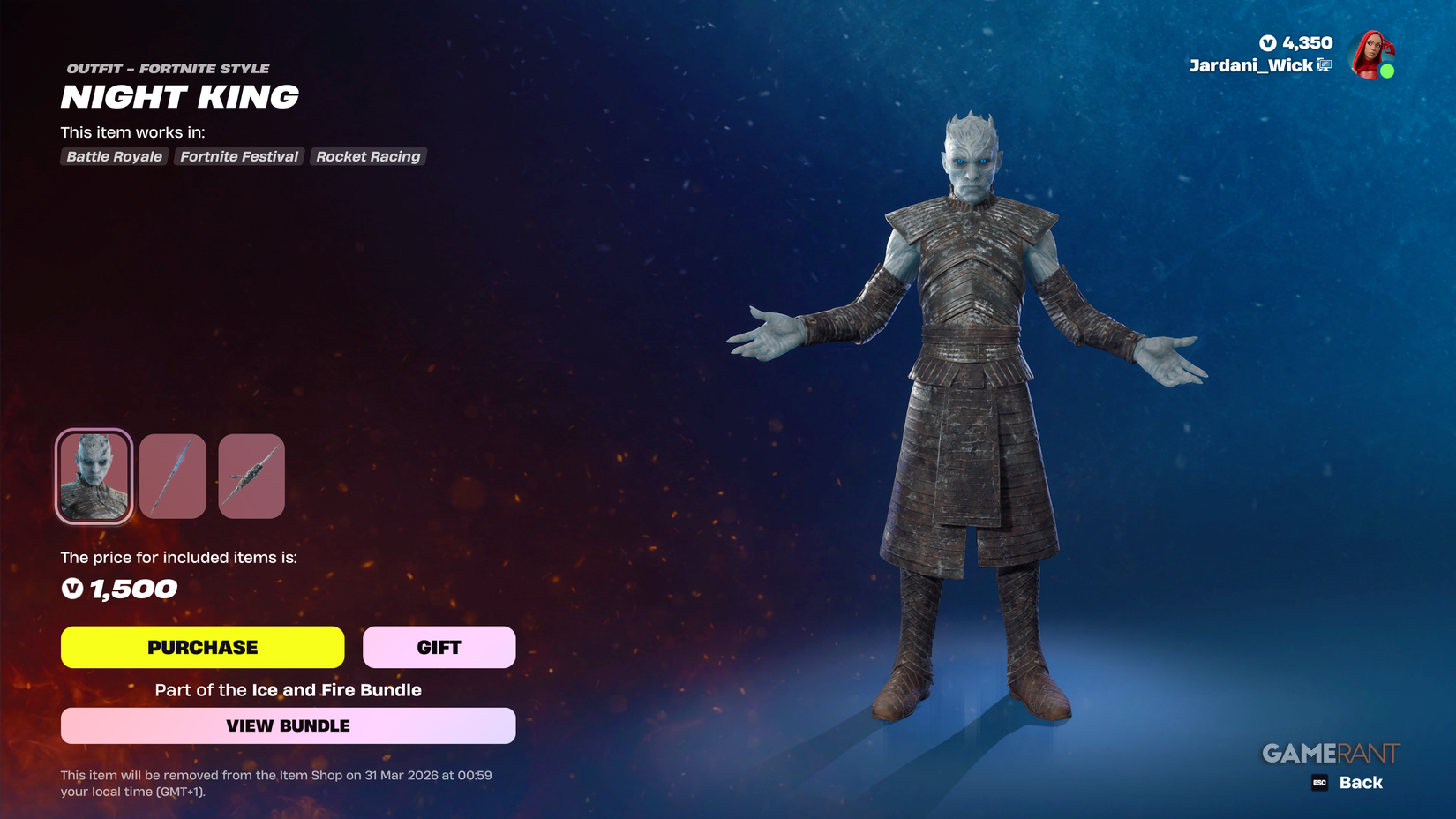Click the GameRant watermark logo
1456x819 pixels.
[x=1331, y=753]
